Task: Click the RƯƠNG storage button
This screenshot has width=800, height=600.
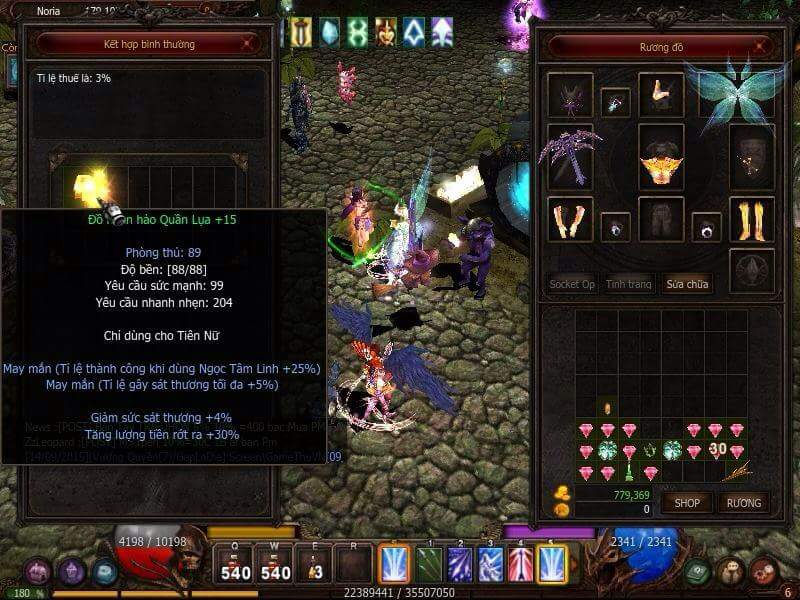Action: [743, 502]
